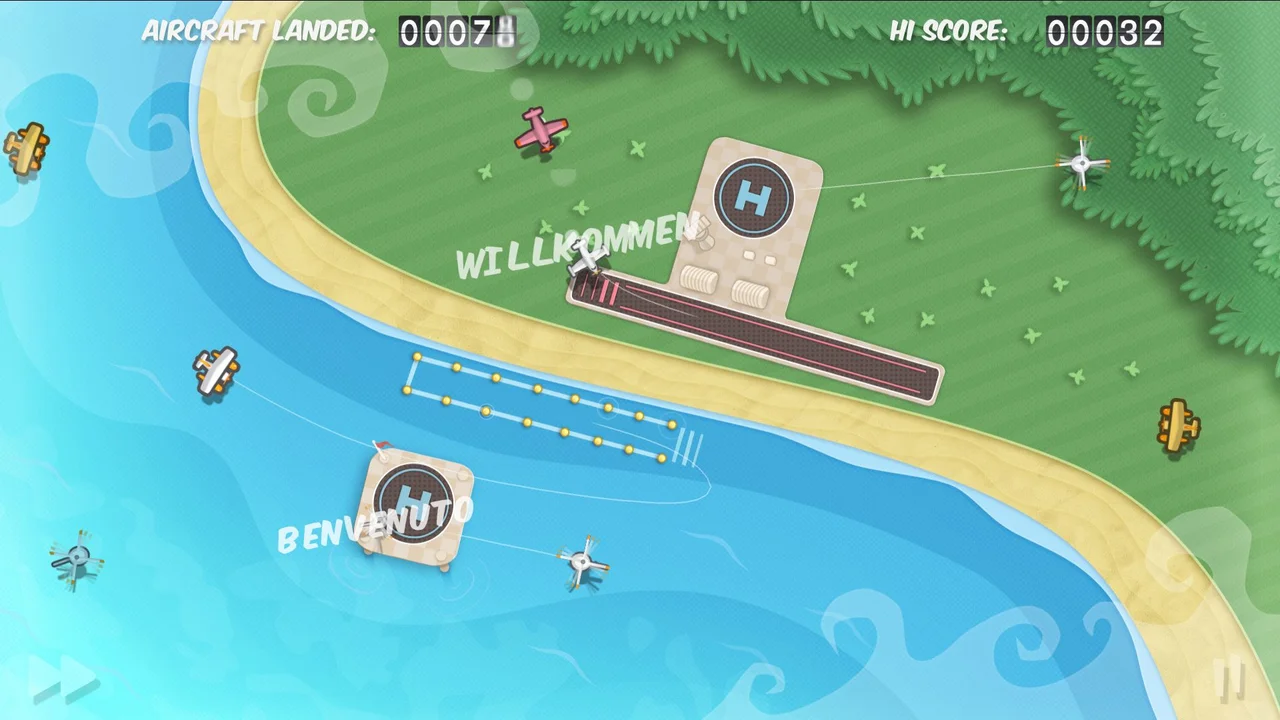Click the WILLKOMMEN welcome text
The height and width of the screenshot is (720, 1280).
point(573,248)
